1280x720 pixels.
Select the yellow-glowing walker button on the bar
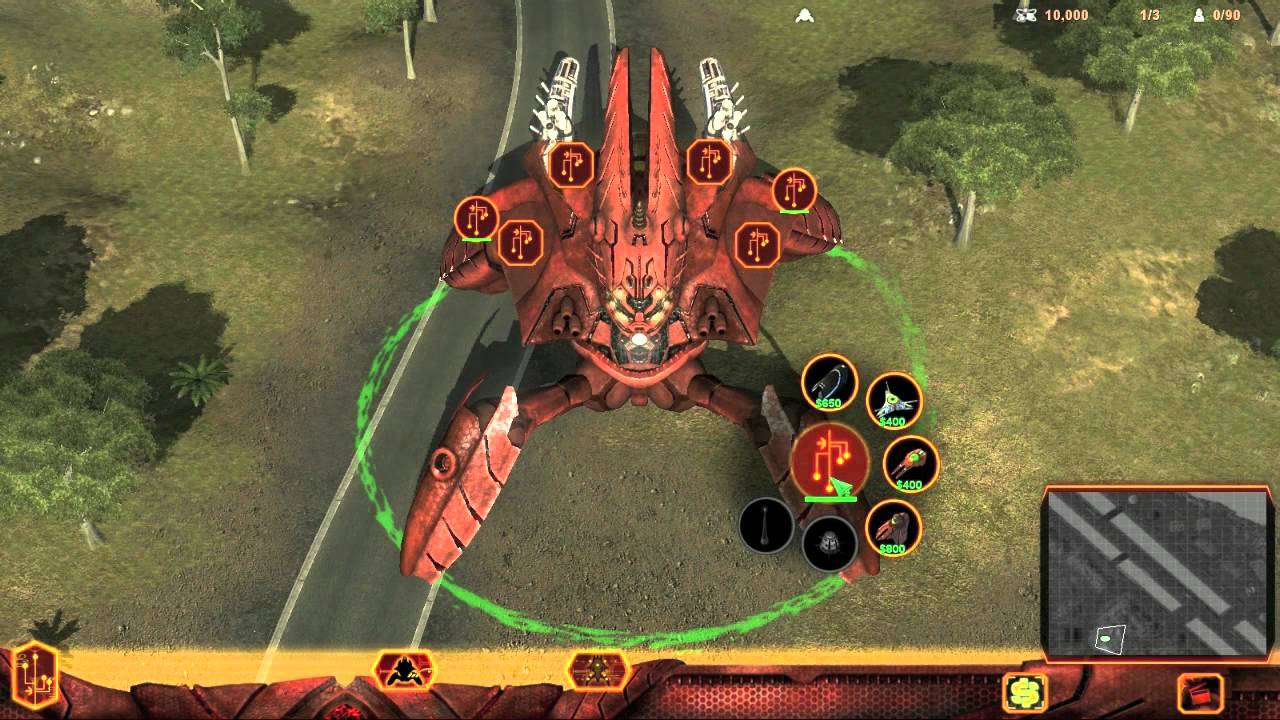[597, 670]
